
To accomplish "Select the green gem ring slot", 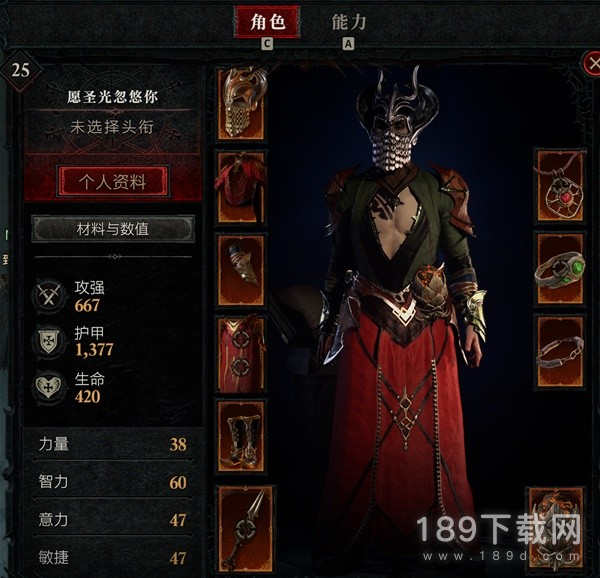I will click(x=559, y=270).
